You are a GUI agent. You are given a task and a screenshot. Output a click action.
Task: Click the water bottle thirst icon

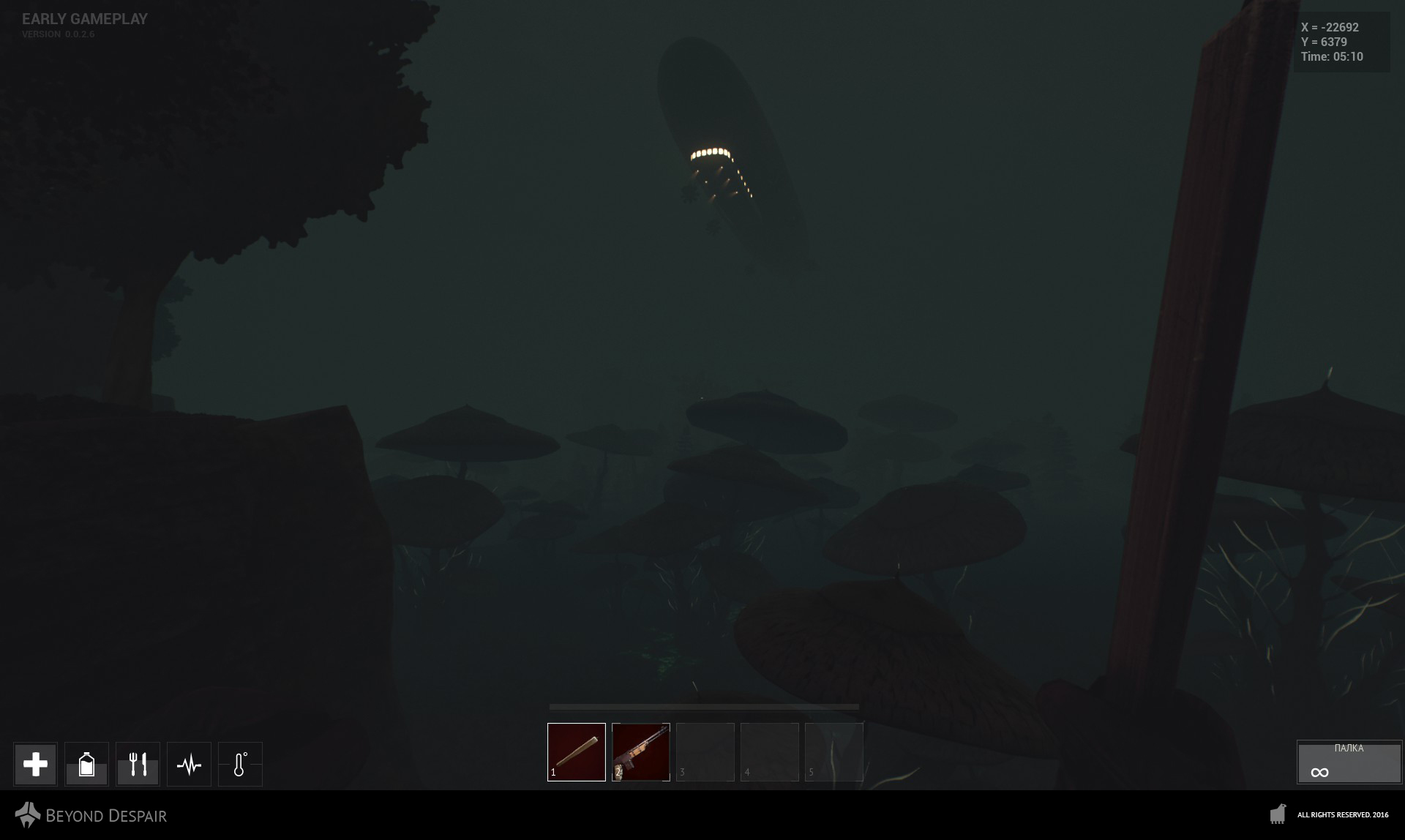coord(86,763)
